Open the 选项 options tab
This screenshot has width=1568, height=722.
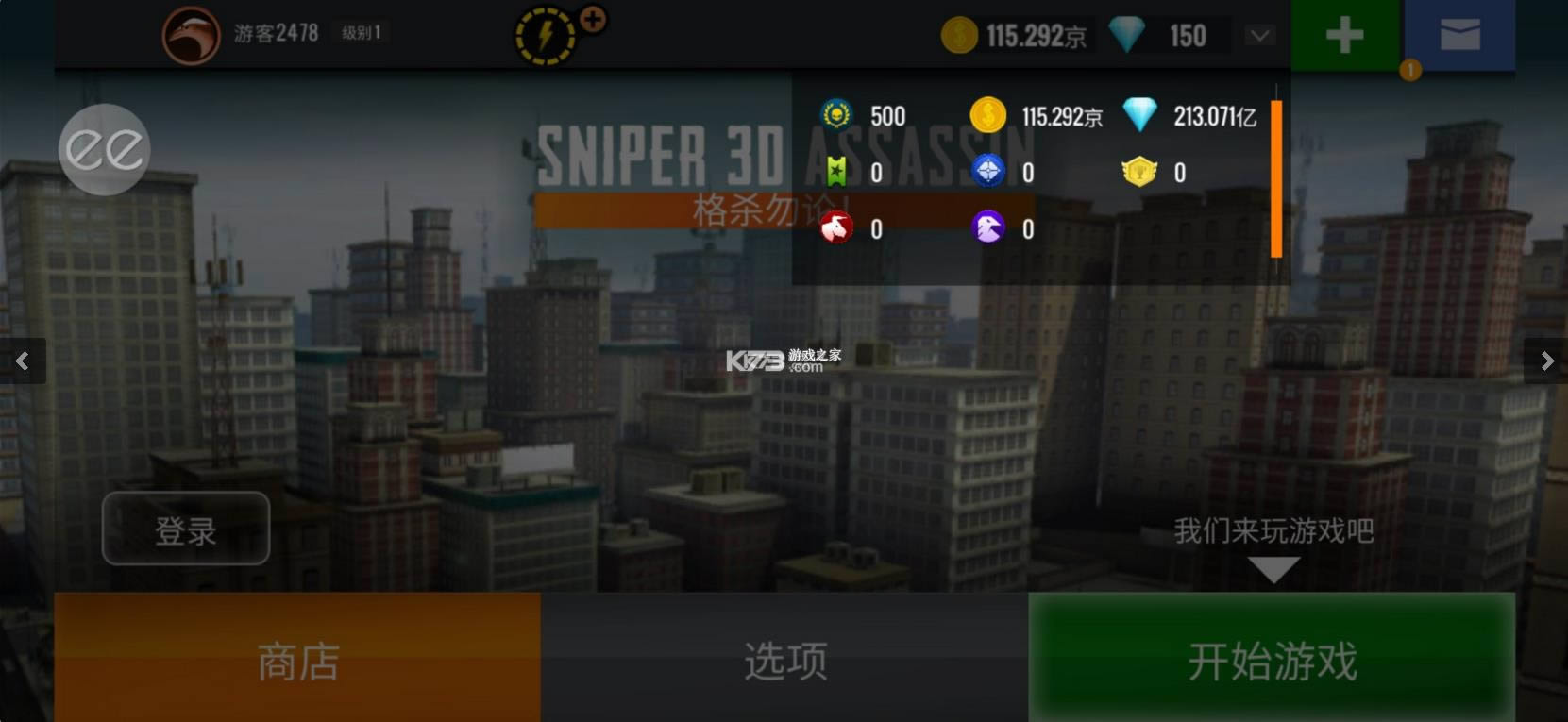(784, 658)
